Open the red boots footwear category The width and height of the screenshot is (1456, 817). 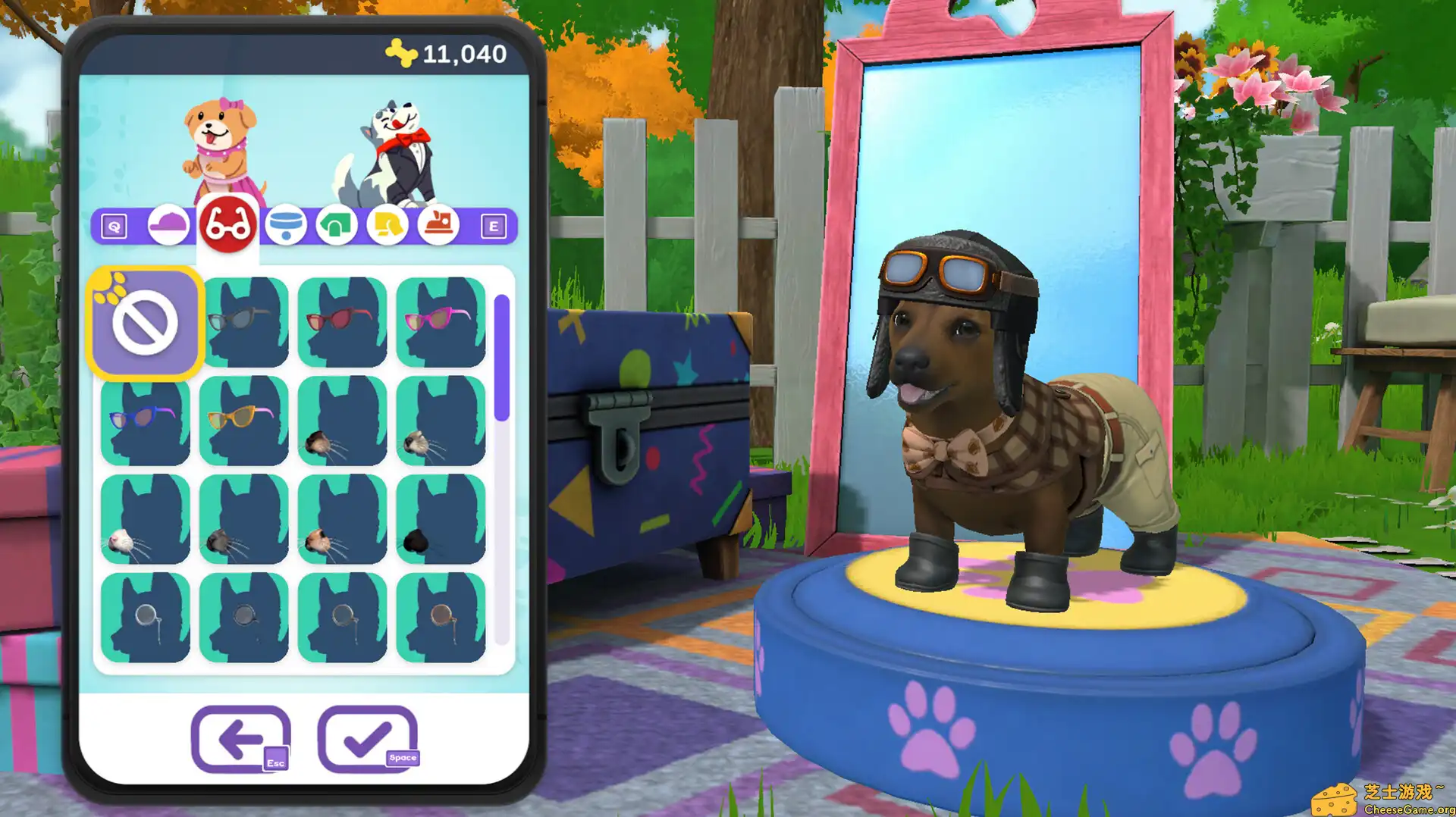click(x=442, y=224)
